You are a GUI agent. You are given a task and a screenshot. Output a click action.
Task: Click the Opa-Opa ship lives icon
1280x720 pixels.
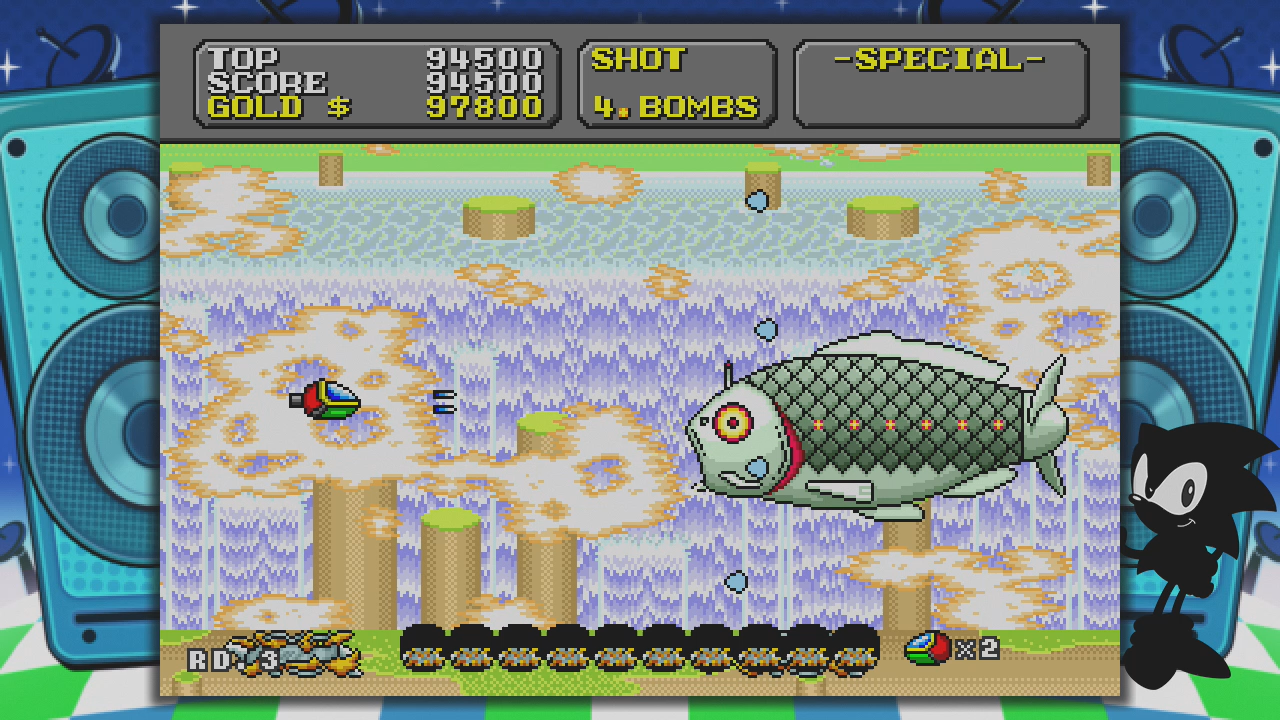coord(927,648)
